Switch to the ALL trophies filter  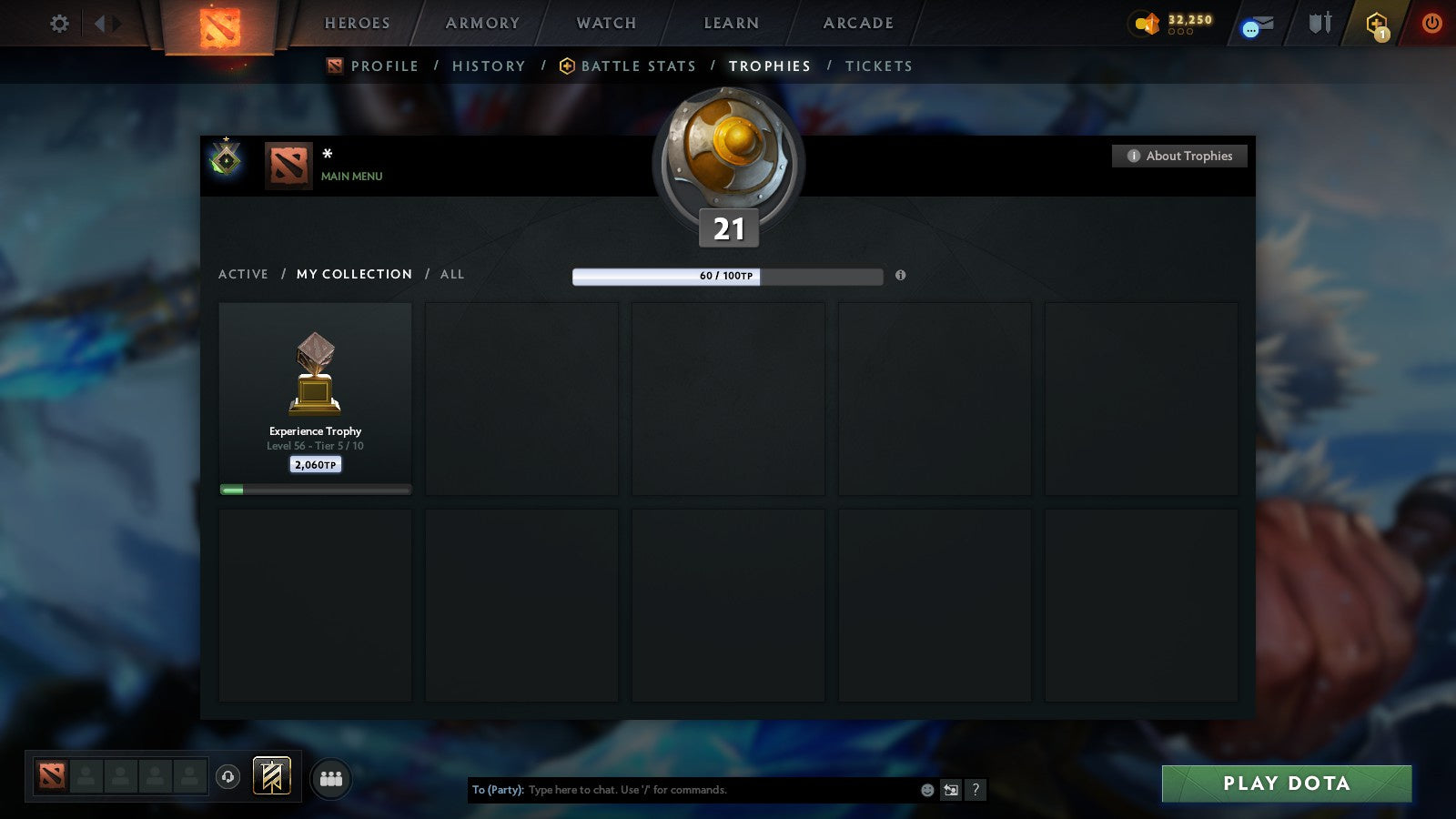point(452,274)
